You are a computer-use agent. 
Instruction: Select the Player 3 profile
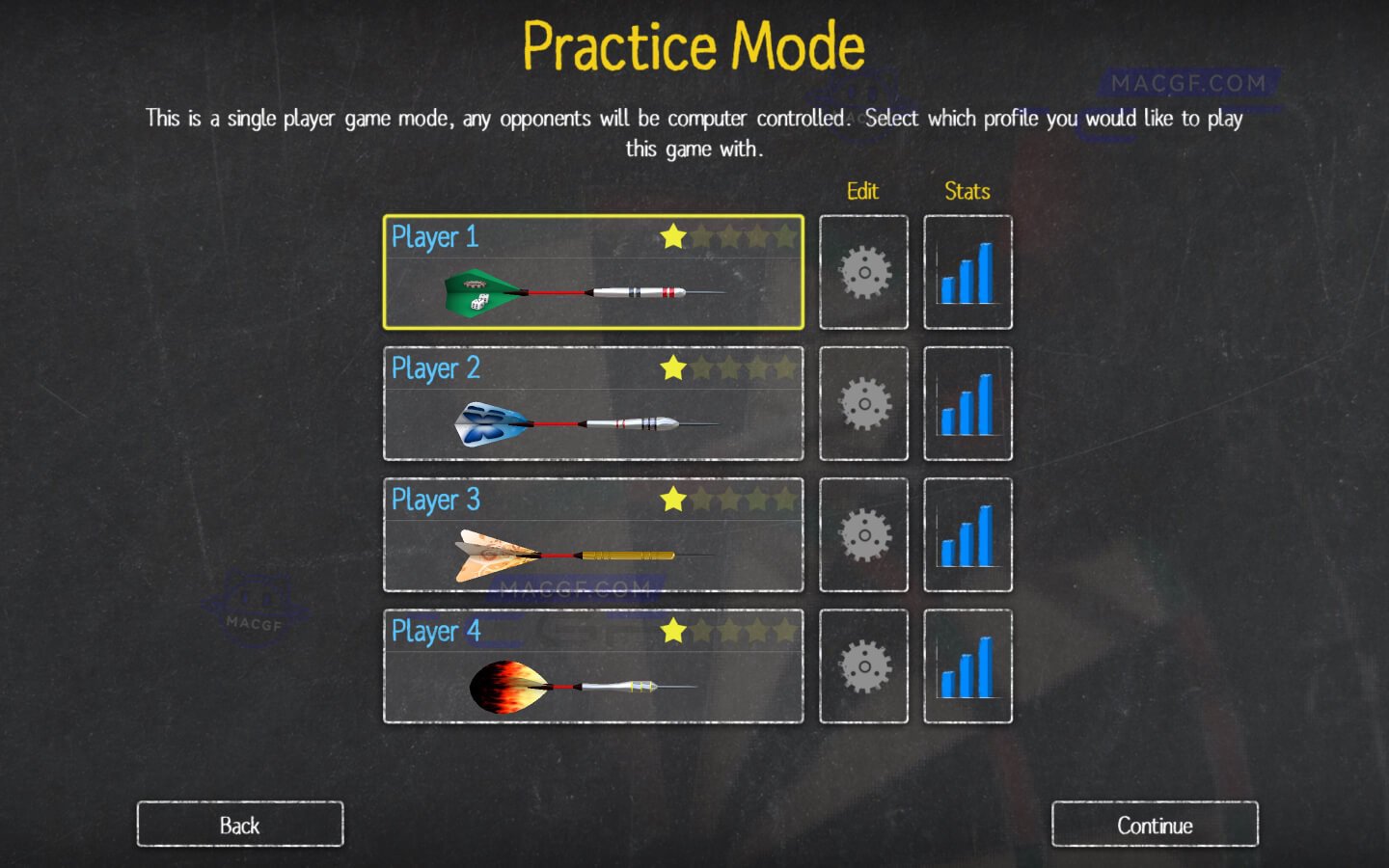592,534
